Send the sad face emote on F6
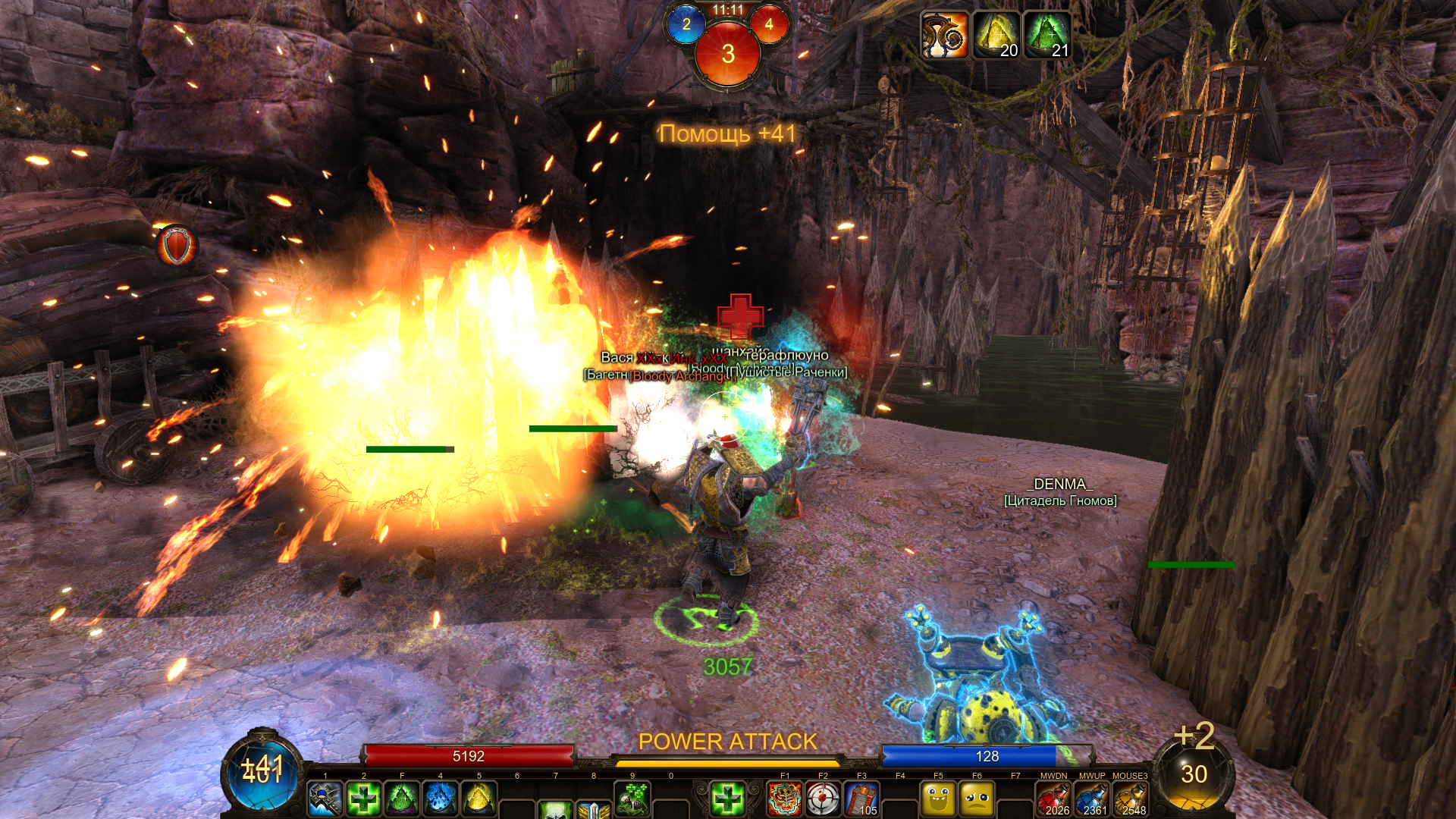The height and width of the screenshot is (819, 1456). pyautogui.click(x=977, y=799)
